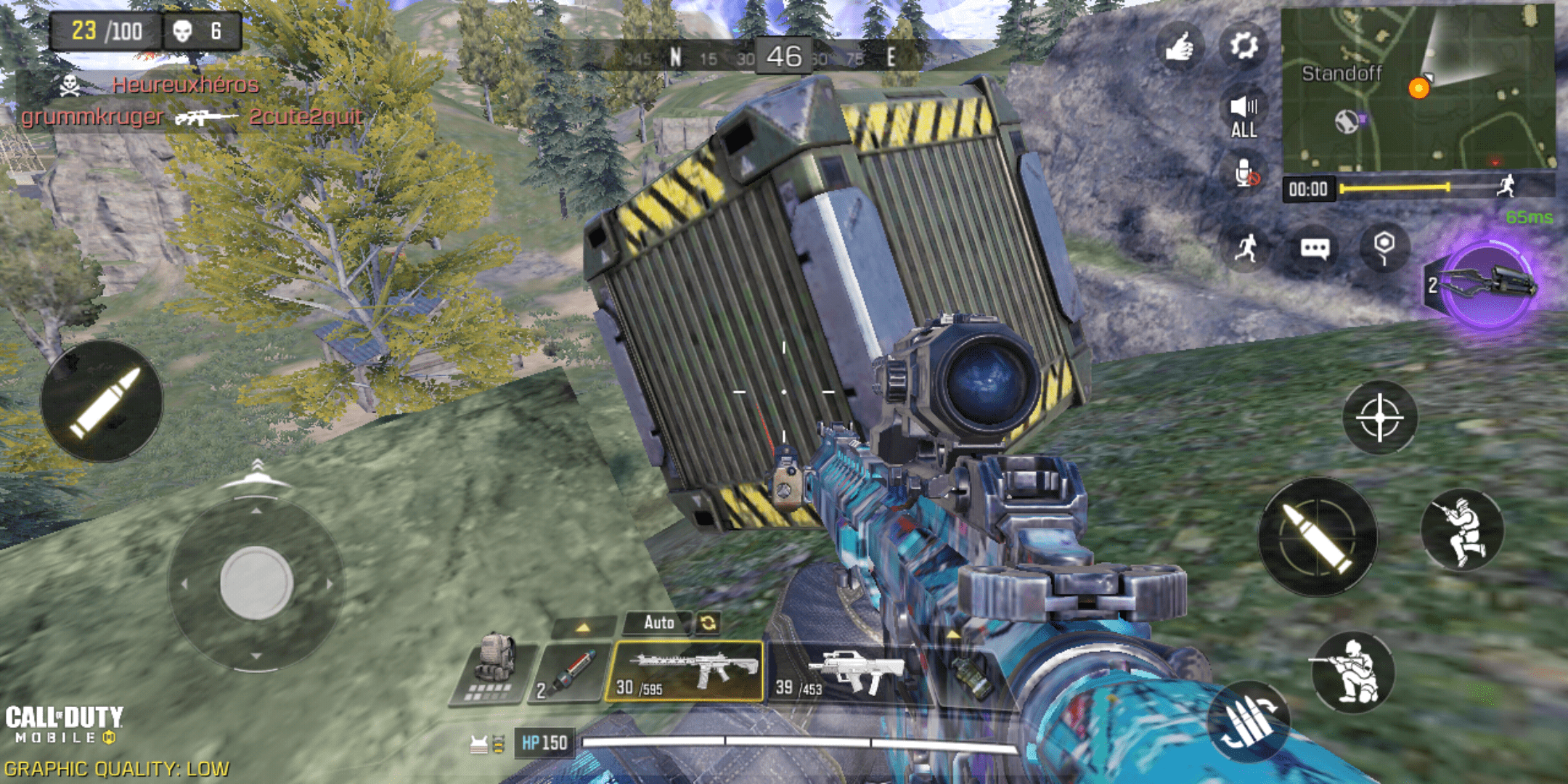
Task: Tap the aim-down-sights crosshair button
Action: click(1379, 418)
